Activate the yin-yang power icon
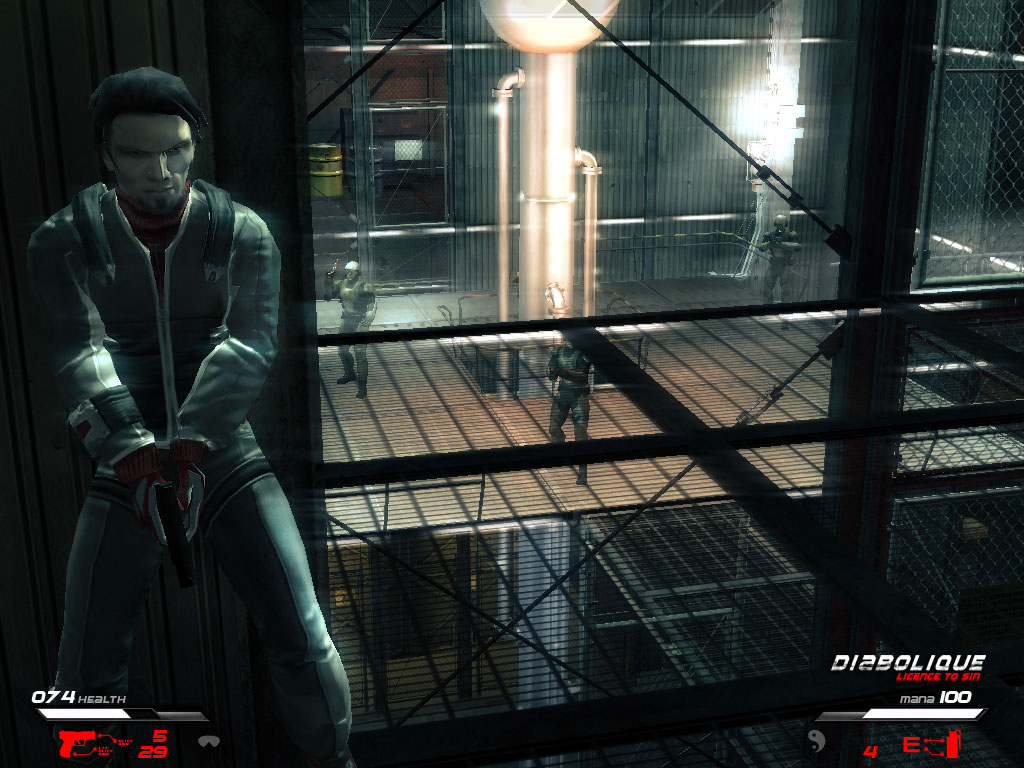Viewport: 1024px width, 768px height. 815,742
